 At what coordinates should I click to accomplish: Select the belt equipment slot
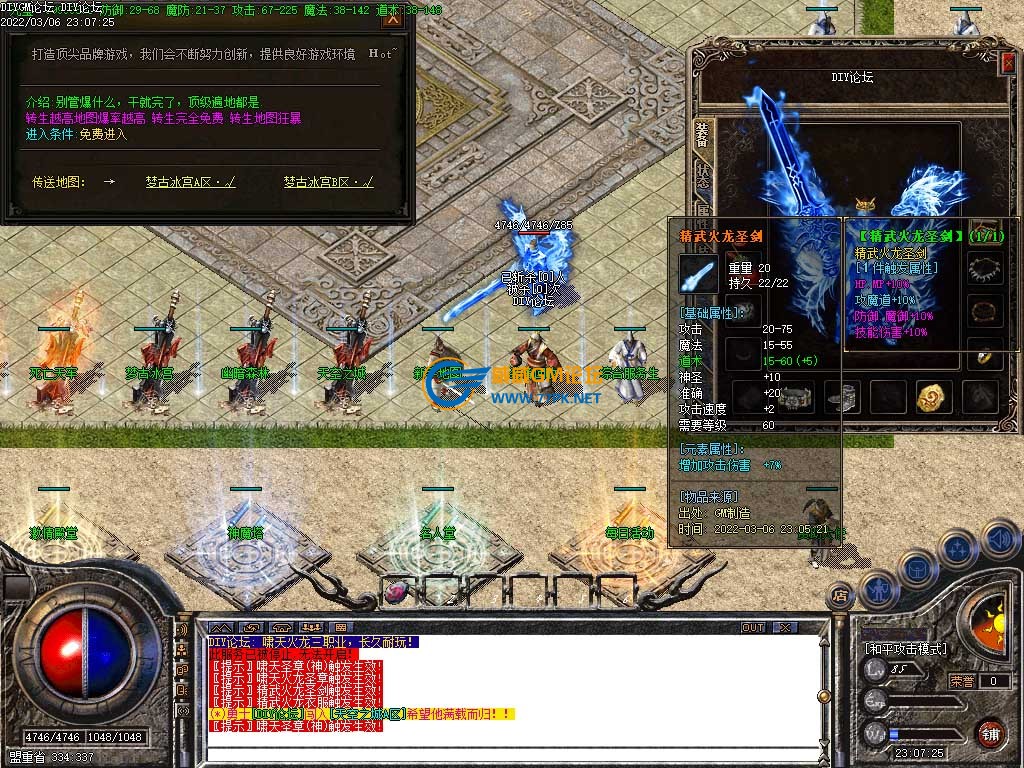[795, 397]
